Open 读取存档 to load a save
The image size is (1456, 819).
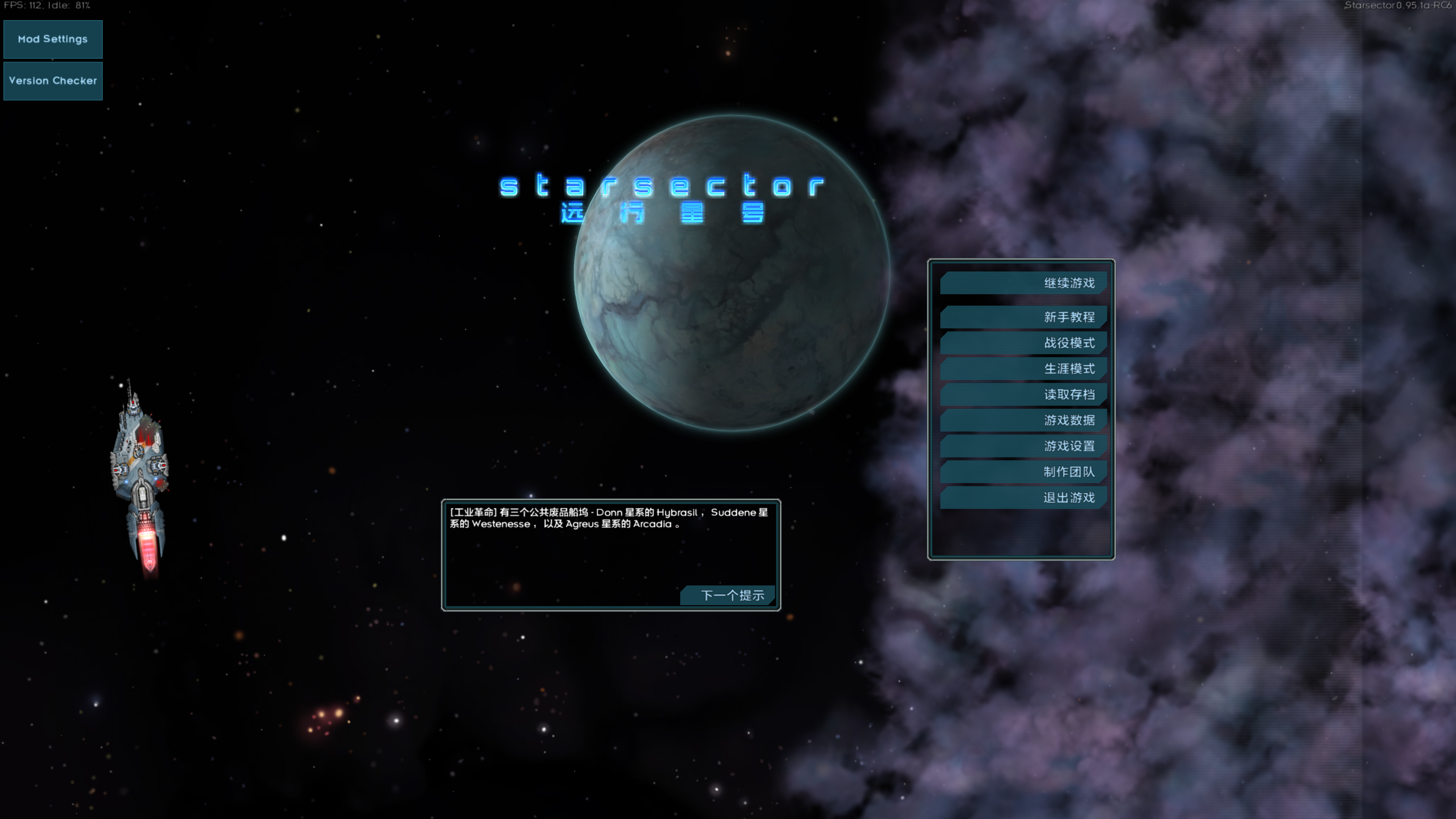1069,394
